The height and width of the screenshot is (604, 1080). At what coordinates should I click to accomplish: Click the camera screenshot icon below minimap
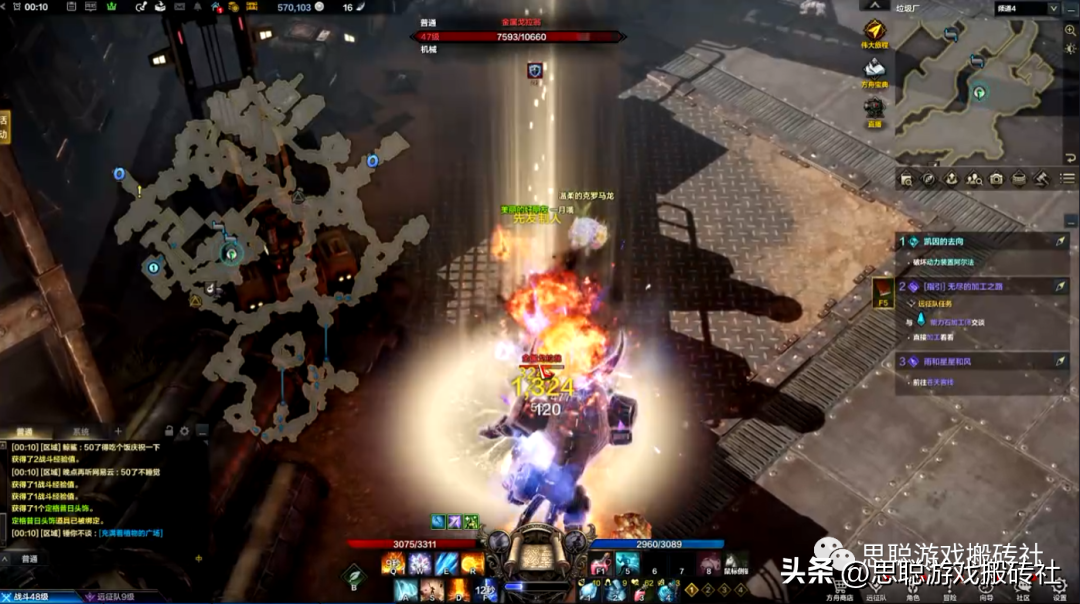[996, 179]
